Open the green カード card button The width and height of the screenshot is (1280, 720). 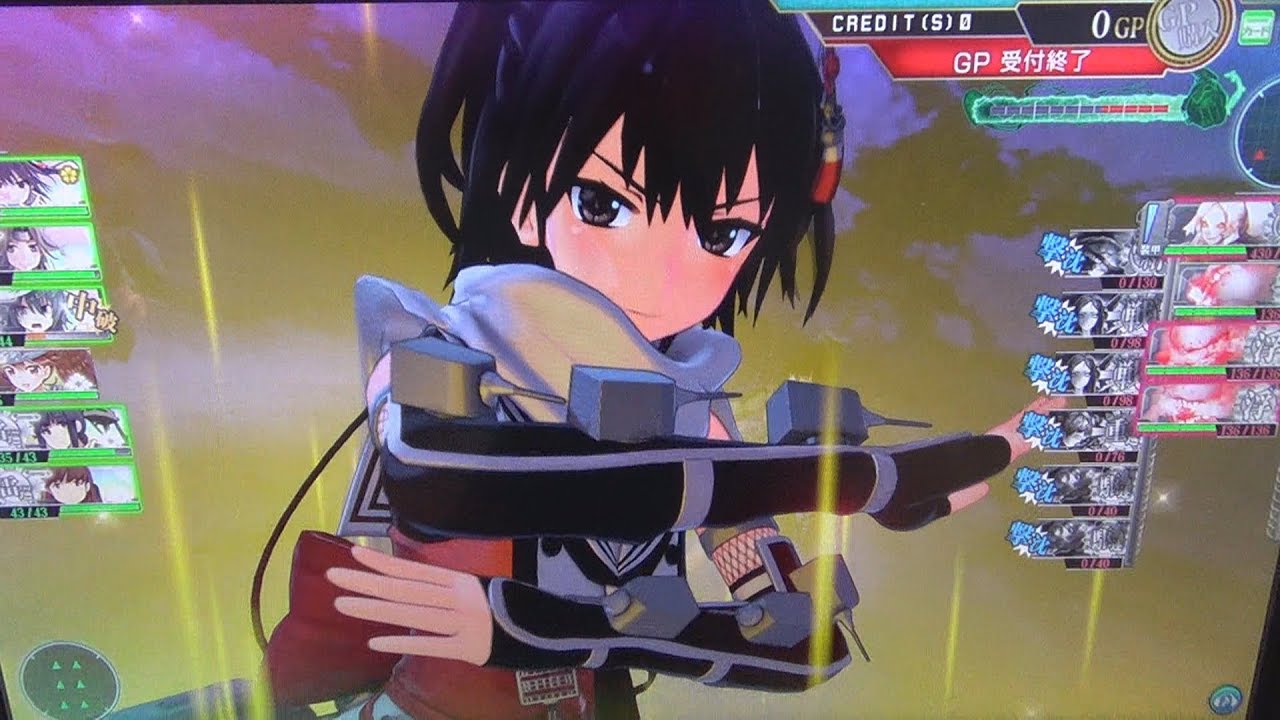[1257, 28]
